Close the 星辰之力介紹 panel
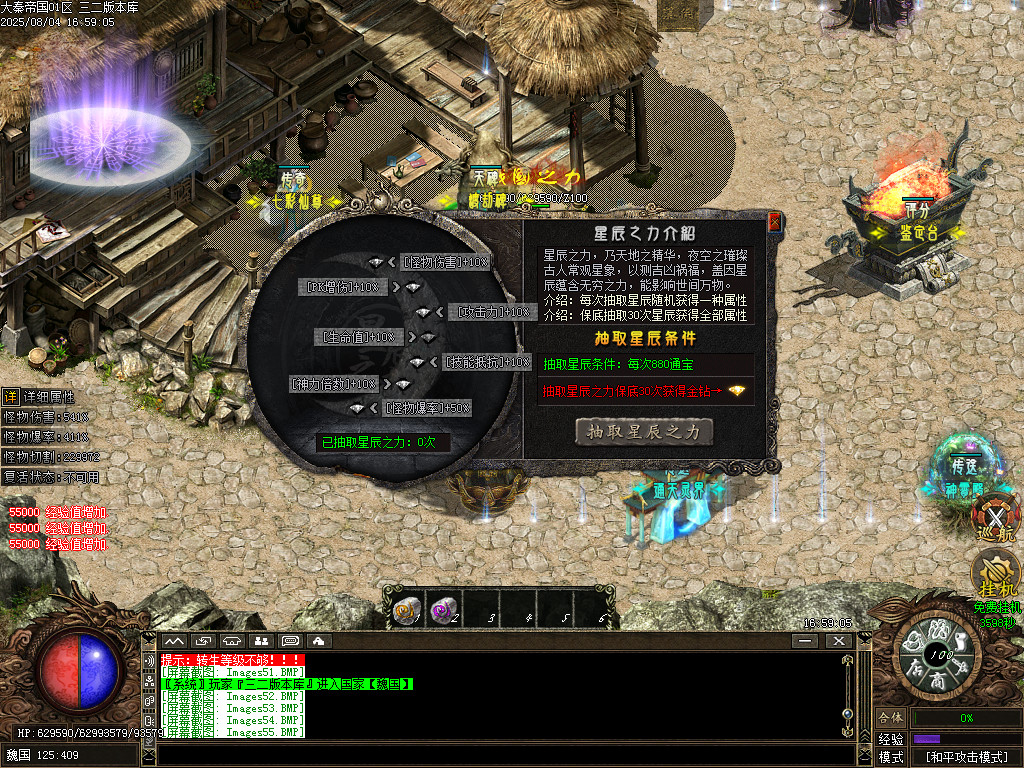Viewport: 1024px width, 768px height. point(774,223)
